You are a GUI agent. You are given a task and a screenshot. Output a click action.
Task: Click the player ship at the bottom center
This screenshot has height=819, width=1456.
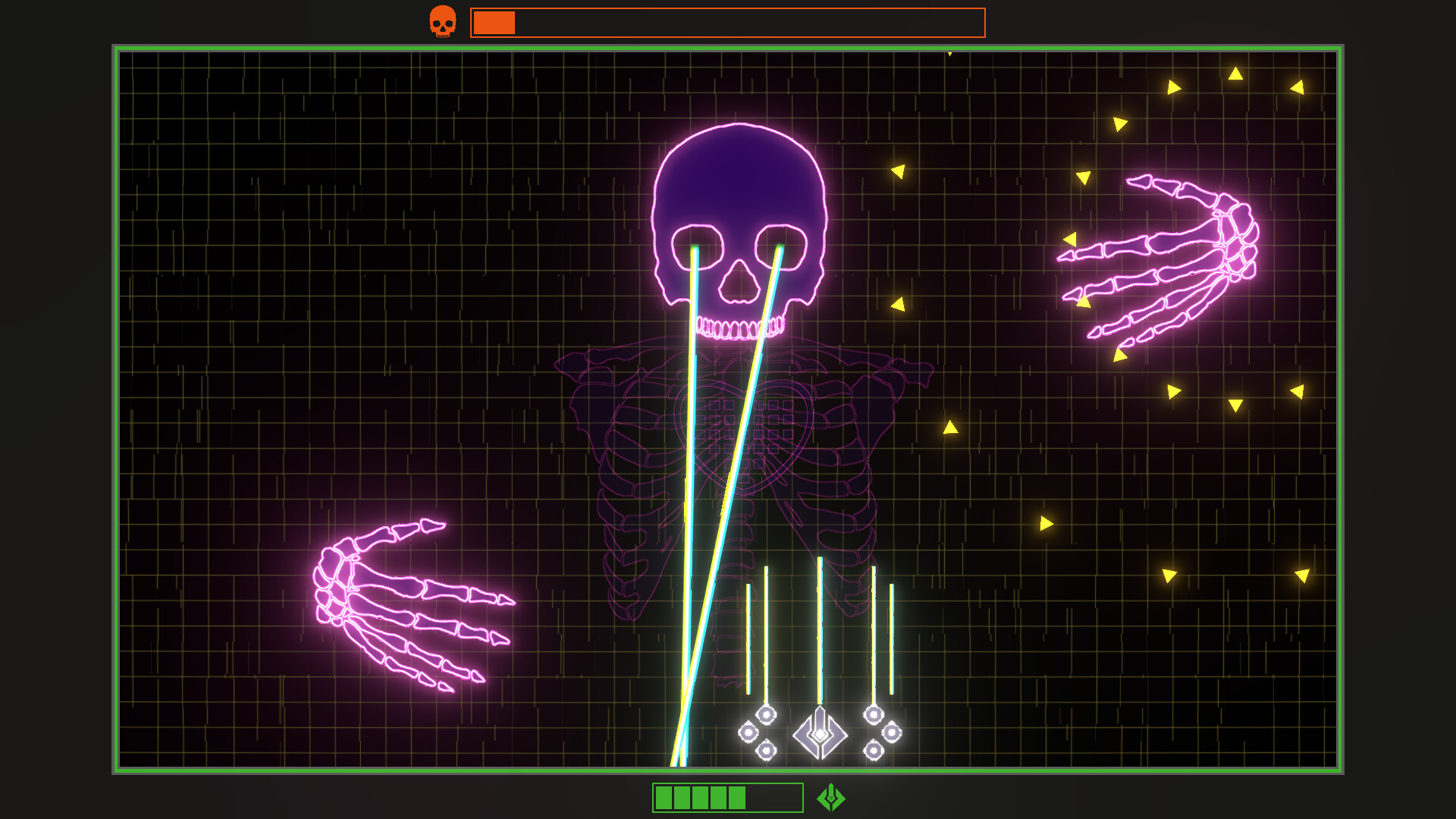point(819,733)
